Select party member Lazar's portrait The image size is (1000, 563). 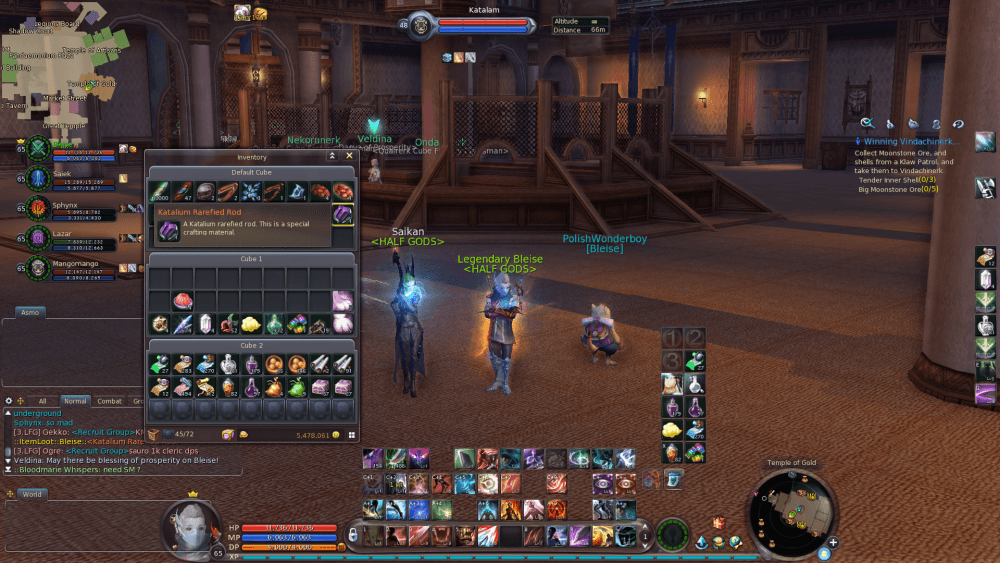tap(38, 238)
